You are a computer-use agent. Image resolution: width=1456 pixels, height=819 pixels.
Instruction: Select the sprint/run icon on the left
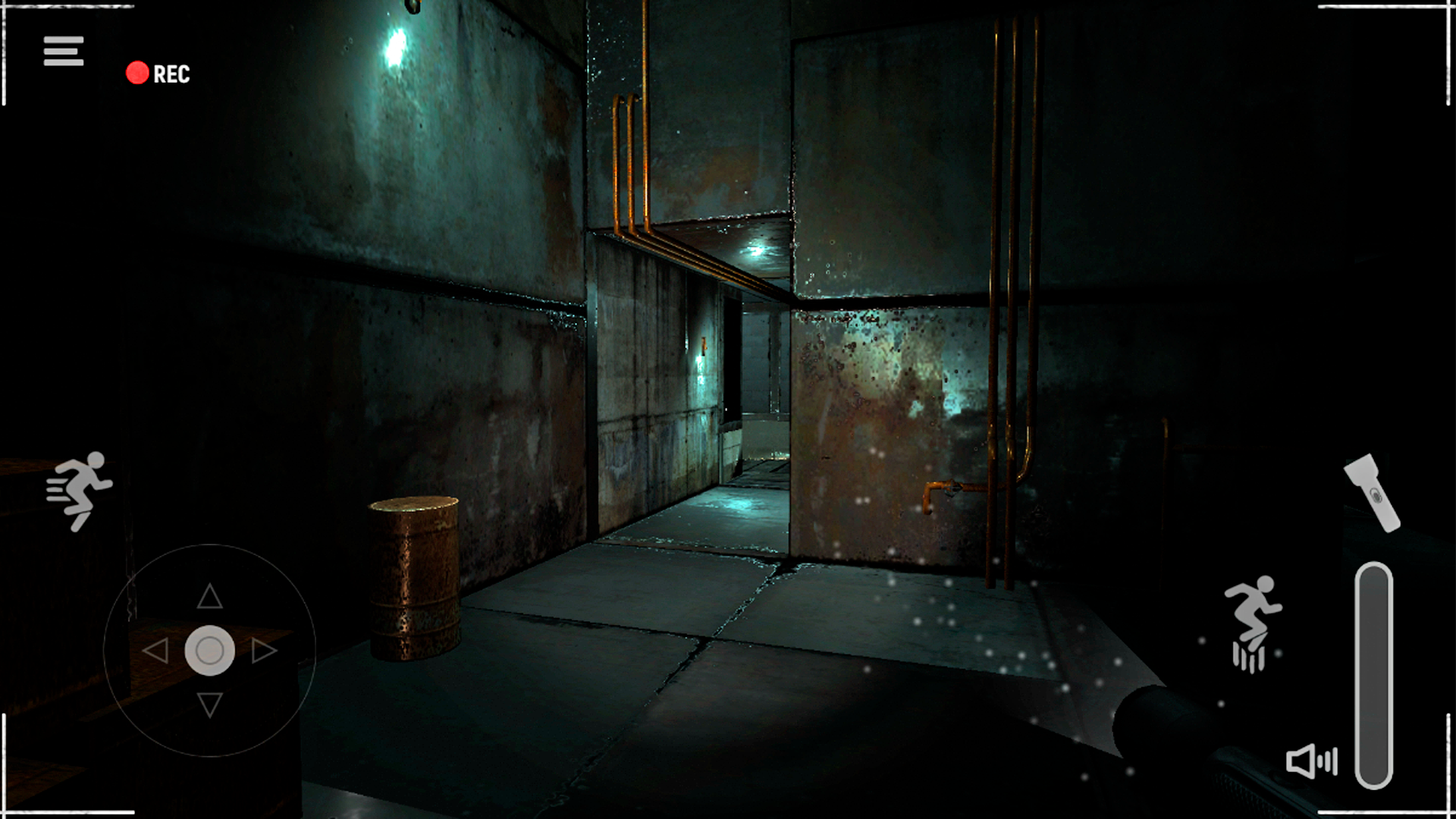[x=80, y=489]
